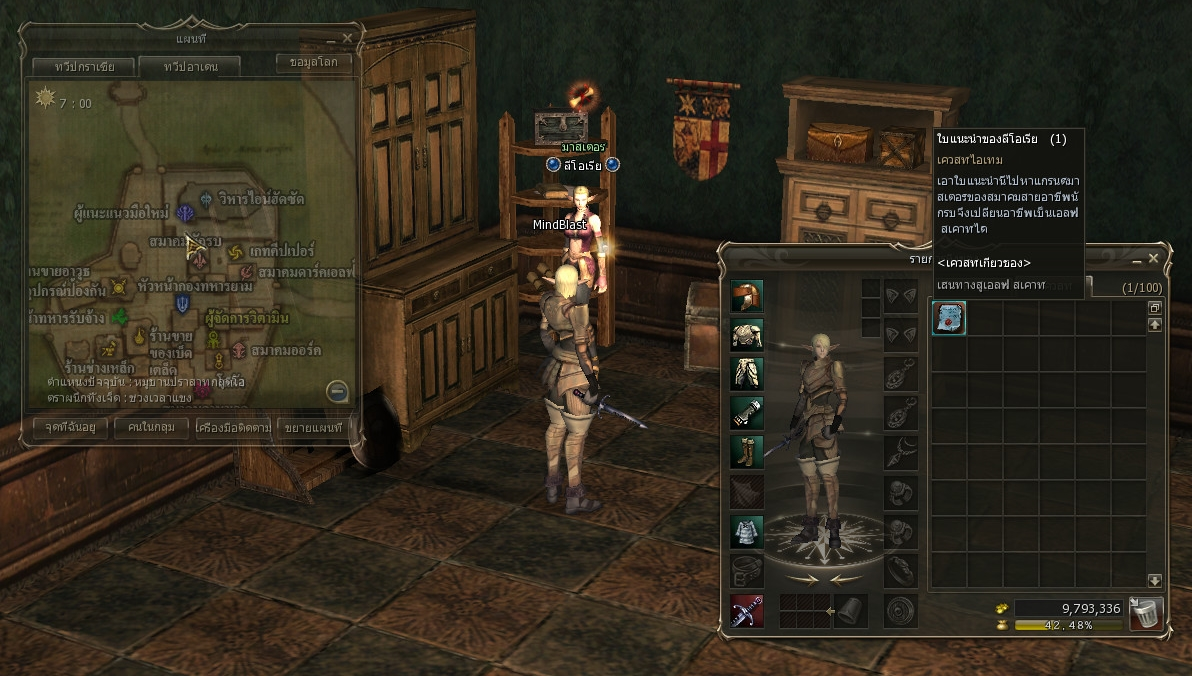The height and width of the screenshot is (676, 1192).
Task: Select the equipped gloves slot
Action: (747, 412)
